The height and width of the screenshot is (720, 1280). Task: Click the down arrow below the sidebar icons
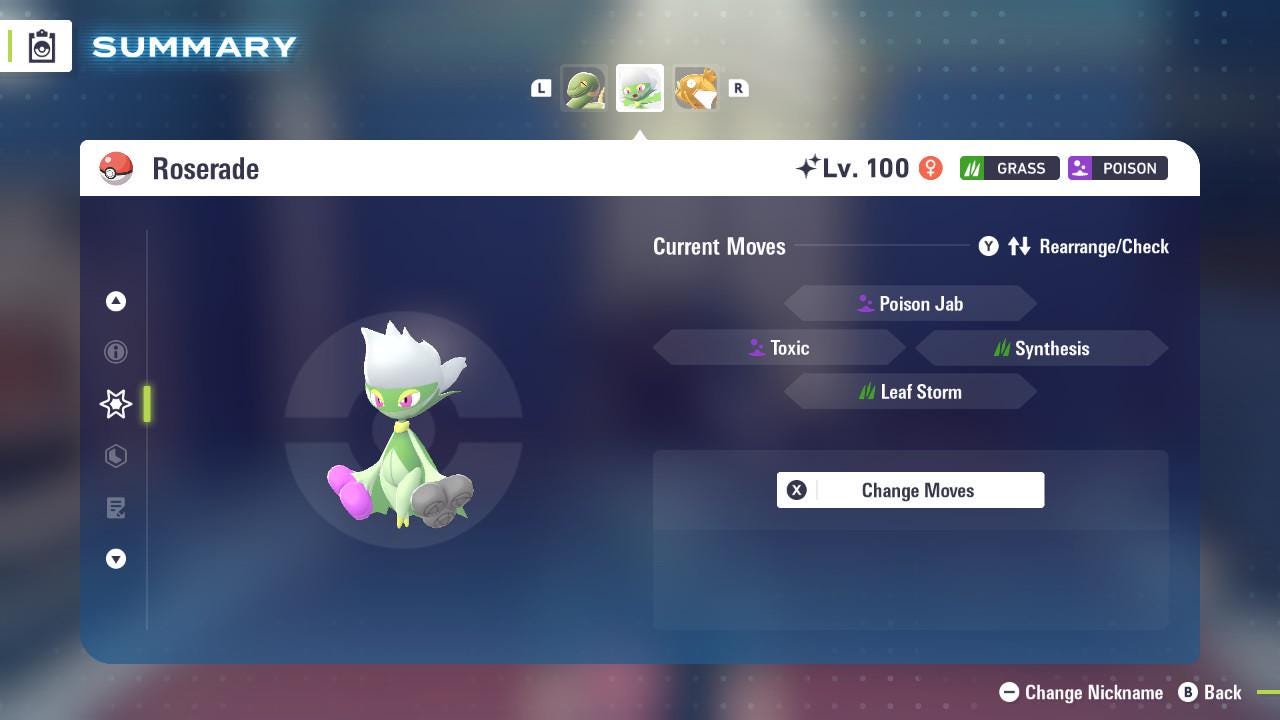pyautogui.click(x=116, y=559)
